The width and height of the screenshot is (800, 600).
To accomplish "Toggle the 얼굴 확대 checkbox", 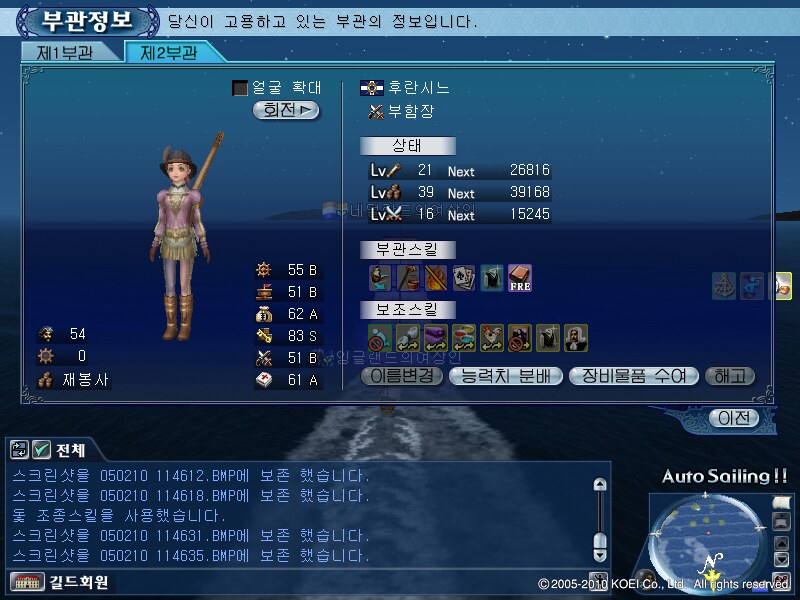I will 240,88.
